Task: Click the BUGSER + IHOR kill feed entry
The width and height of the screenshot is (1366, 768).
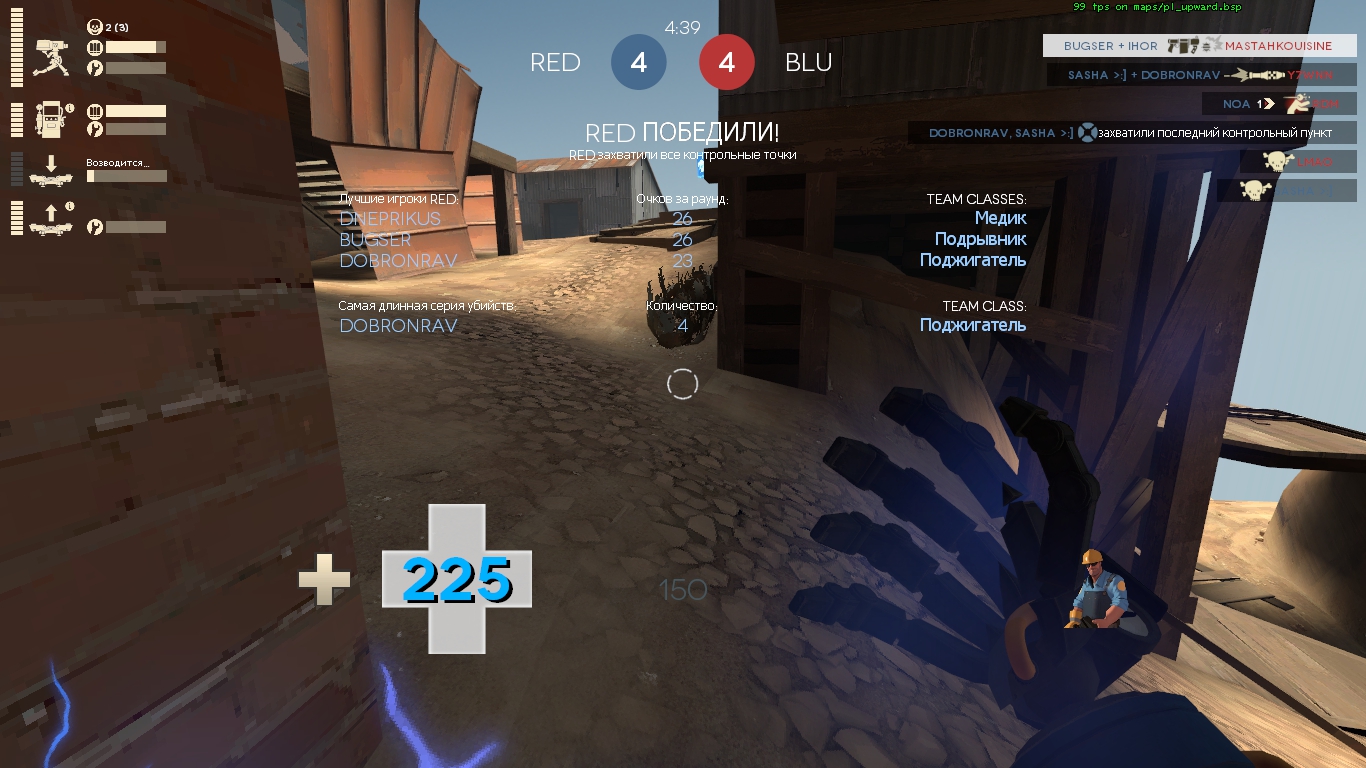Action: [1199, 46]
